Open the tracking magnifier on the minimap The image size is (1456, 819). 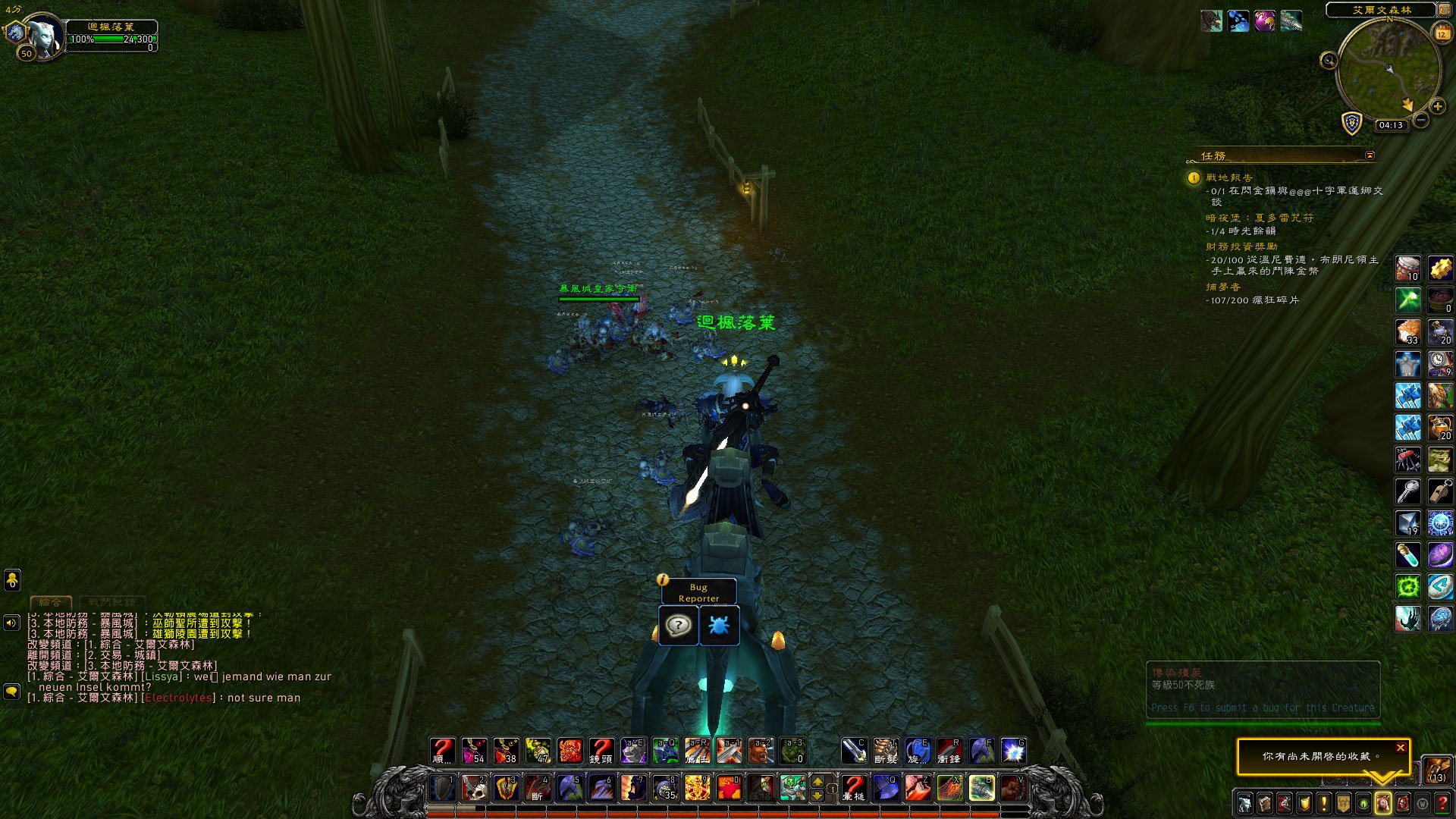pos(1329,61)
